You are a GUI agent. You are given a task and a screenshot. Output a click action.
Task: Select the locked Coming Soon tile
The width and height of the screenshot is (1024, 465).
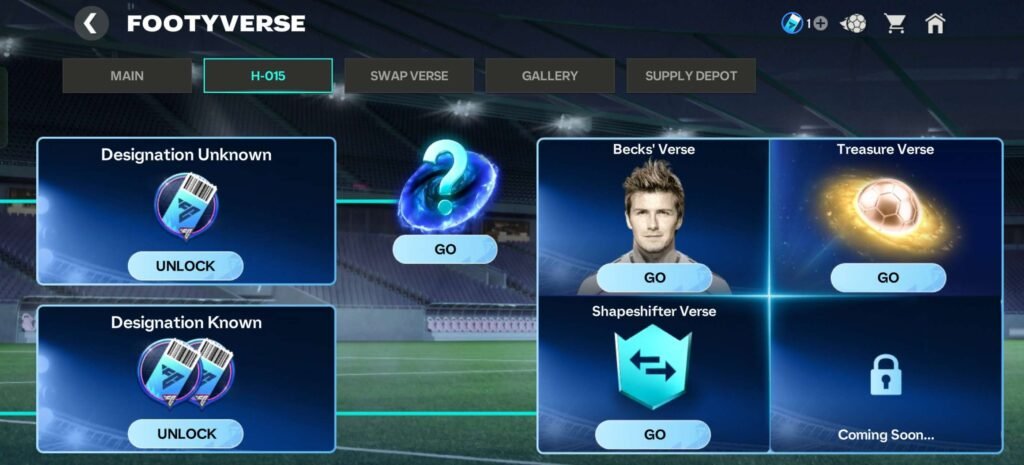click(x=886, y=378)
